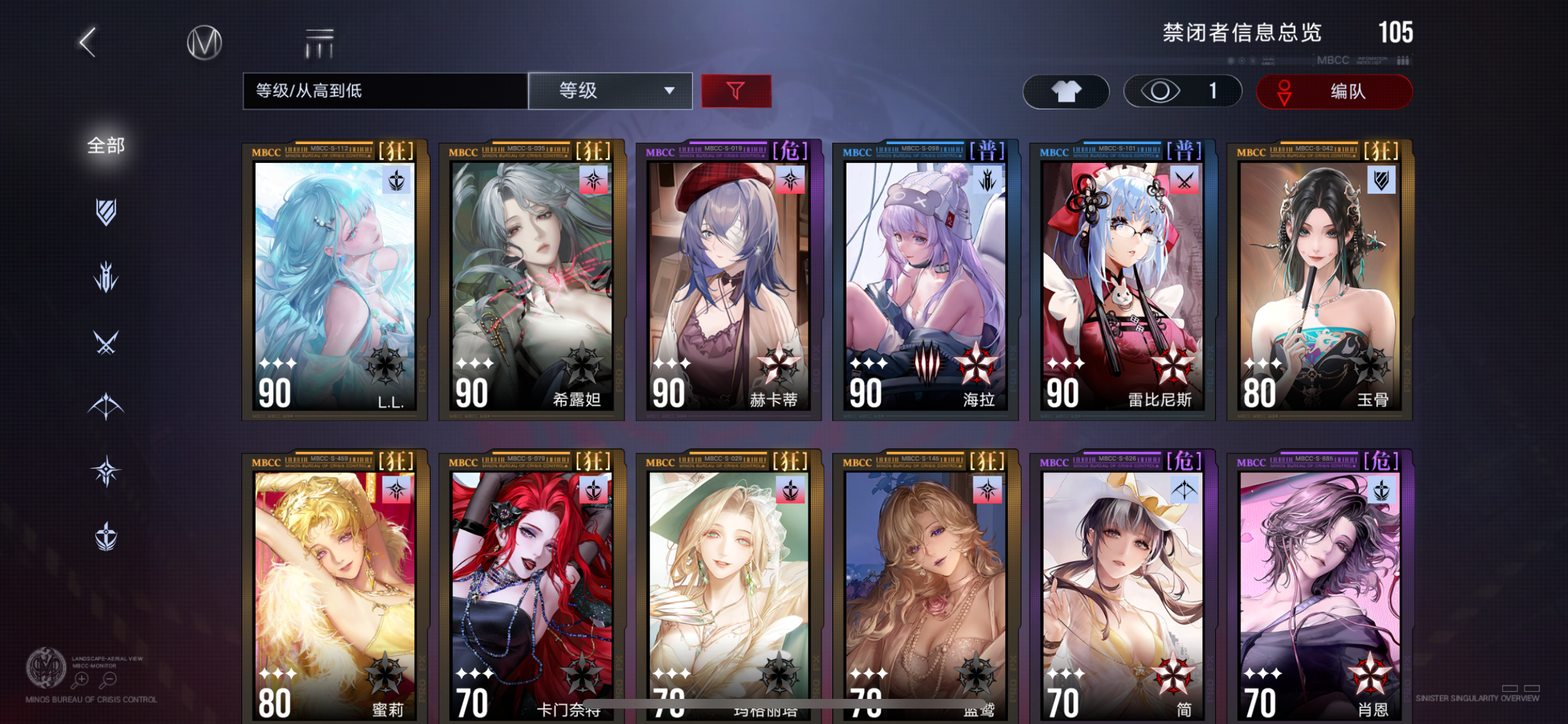Select the bow class filter icon
Viewport: 1568px width, 724px height.
coord(105,405)
